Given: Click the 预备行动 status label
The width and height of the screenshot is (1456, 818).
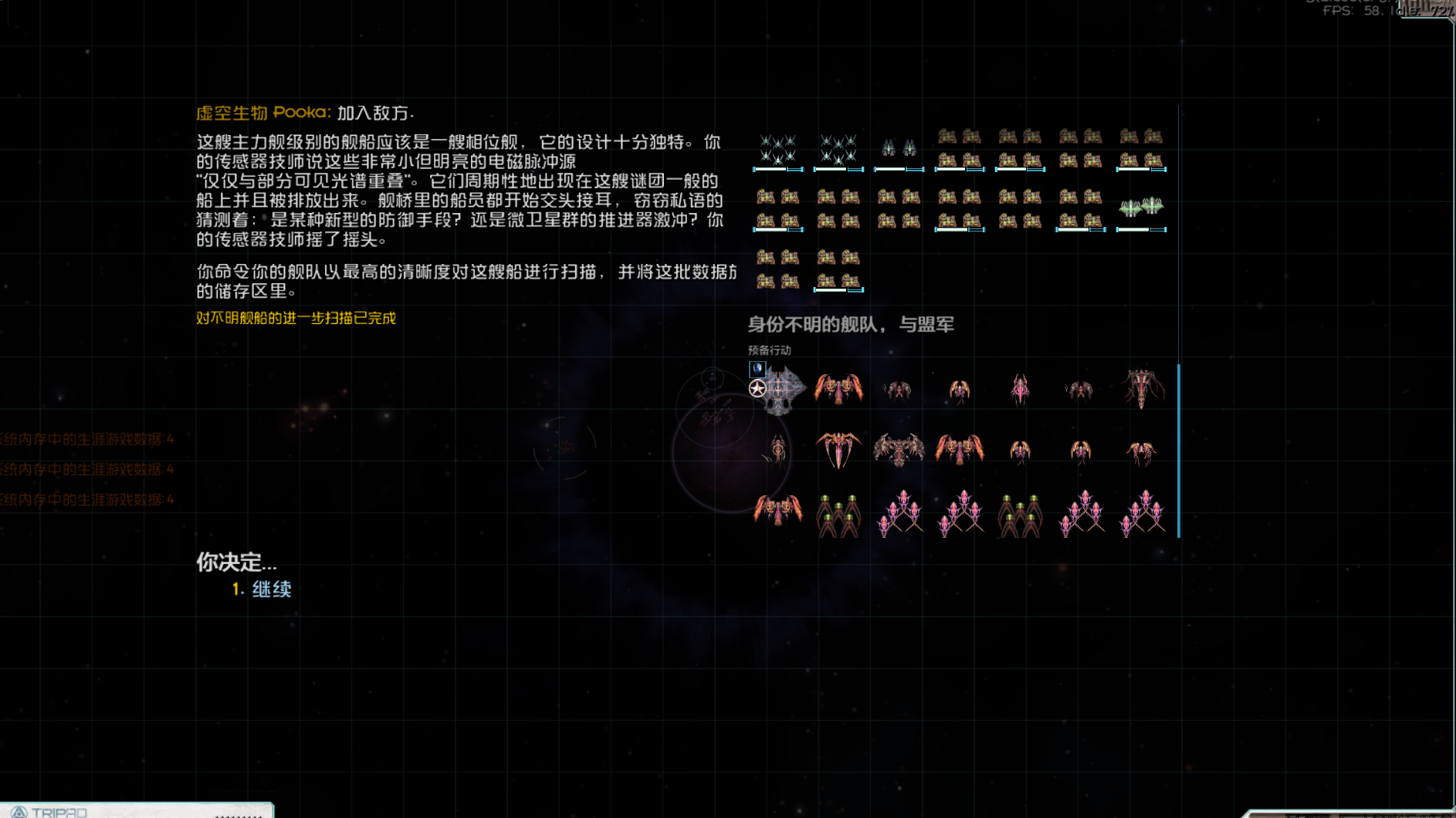Looking at the screenshot, I should click(x=770, y=350).
